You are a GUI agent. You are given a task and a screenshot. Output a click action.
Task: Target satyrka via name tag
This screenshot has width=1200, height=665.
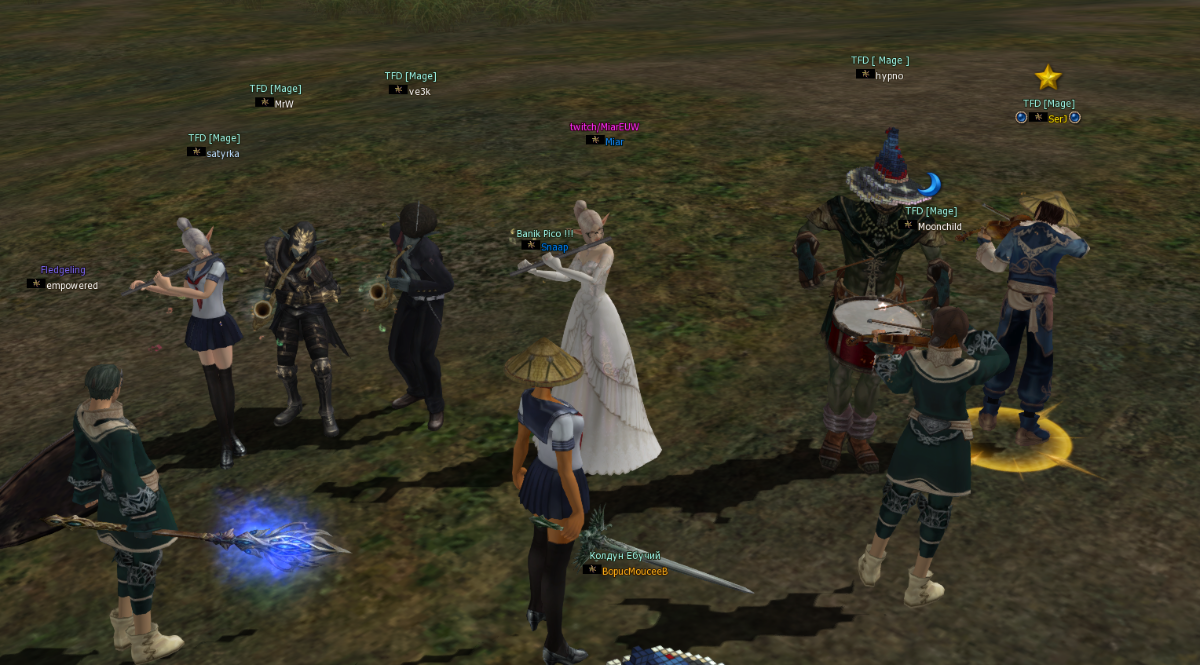click(x=222, y=153)
